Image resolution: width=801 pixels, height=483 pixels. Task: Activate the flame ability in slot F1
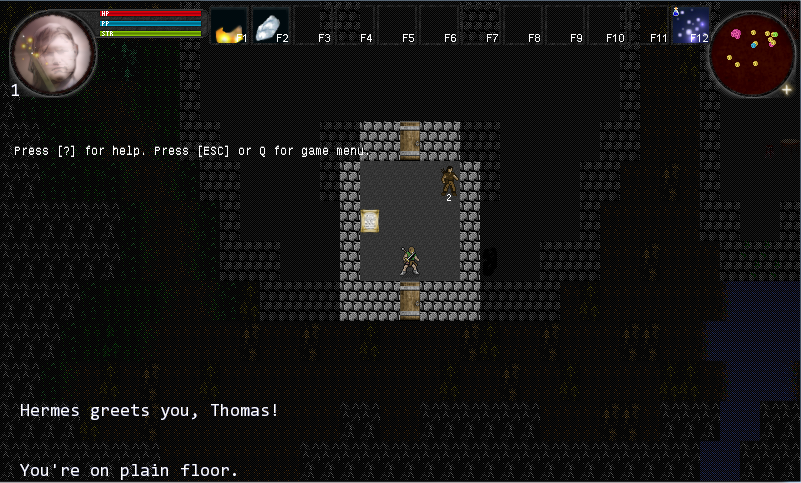click(x=229, y=27)
